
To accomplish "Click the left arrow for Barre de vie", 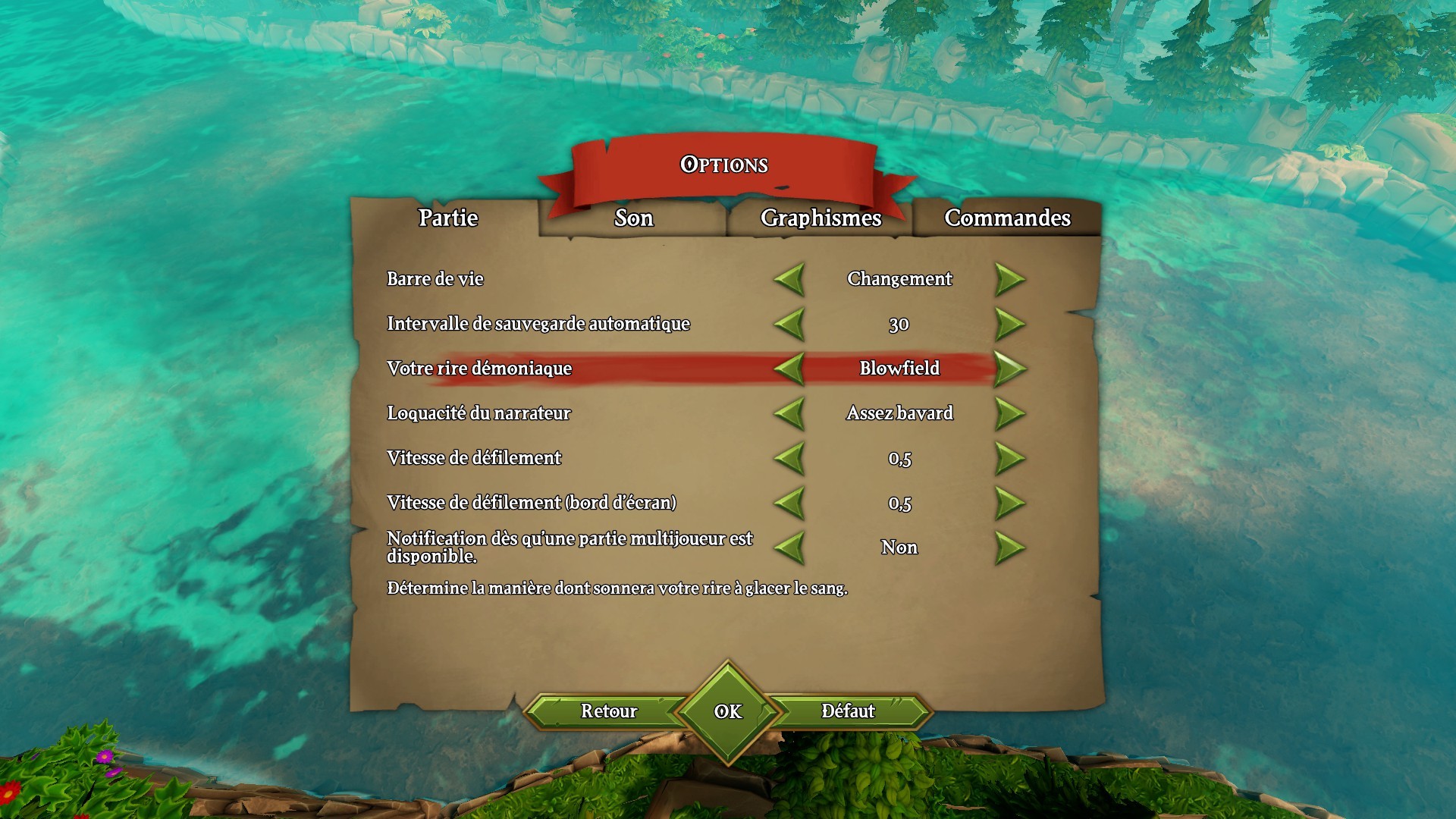I will coord(789,279).
